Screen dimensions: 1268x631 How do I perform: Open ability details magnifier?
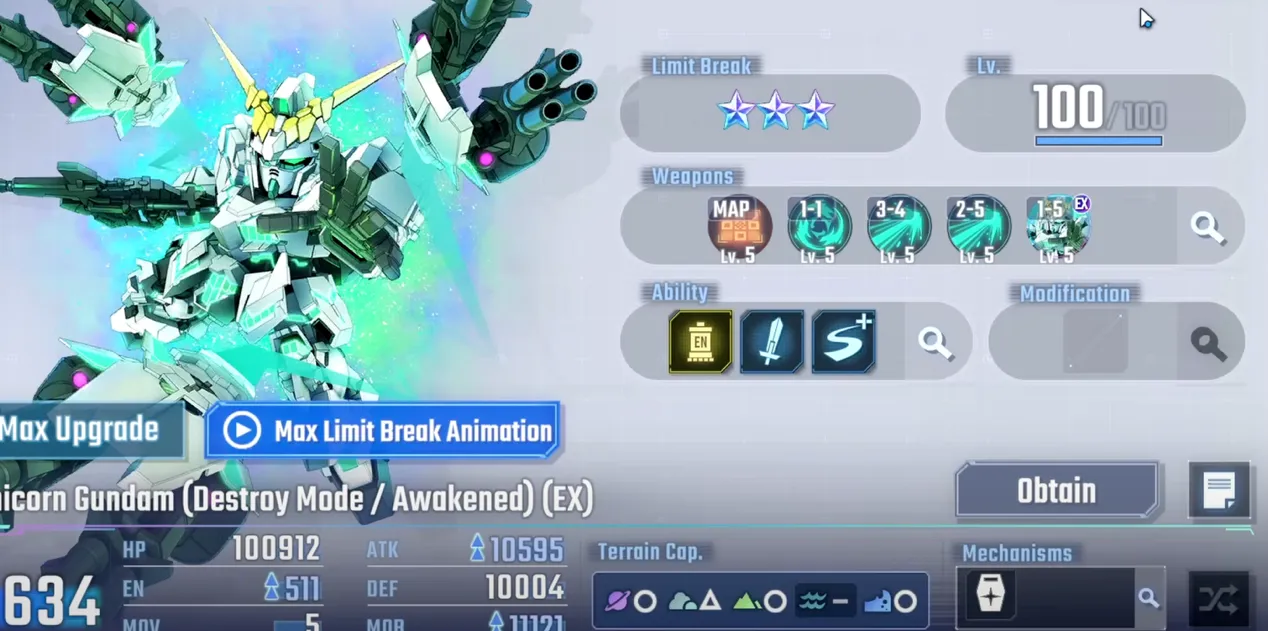coord(935,343)
